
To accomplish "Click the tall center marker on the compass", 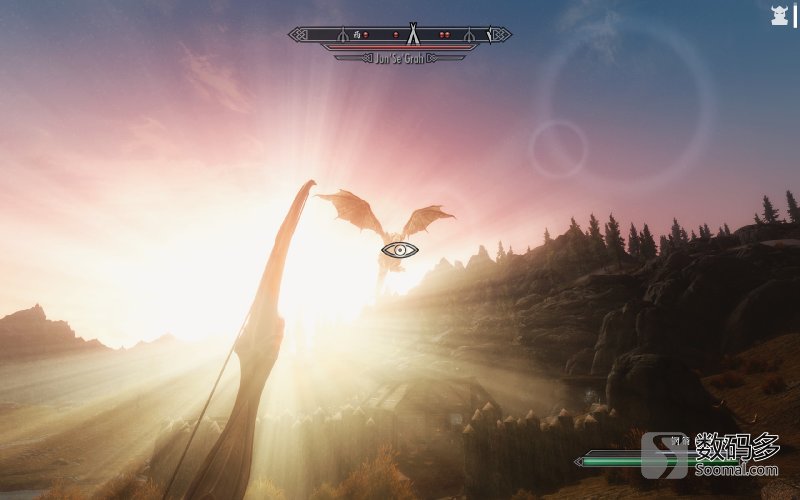I will click(411, 34).
